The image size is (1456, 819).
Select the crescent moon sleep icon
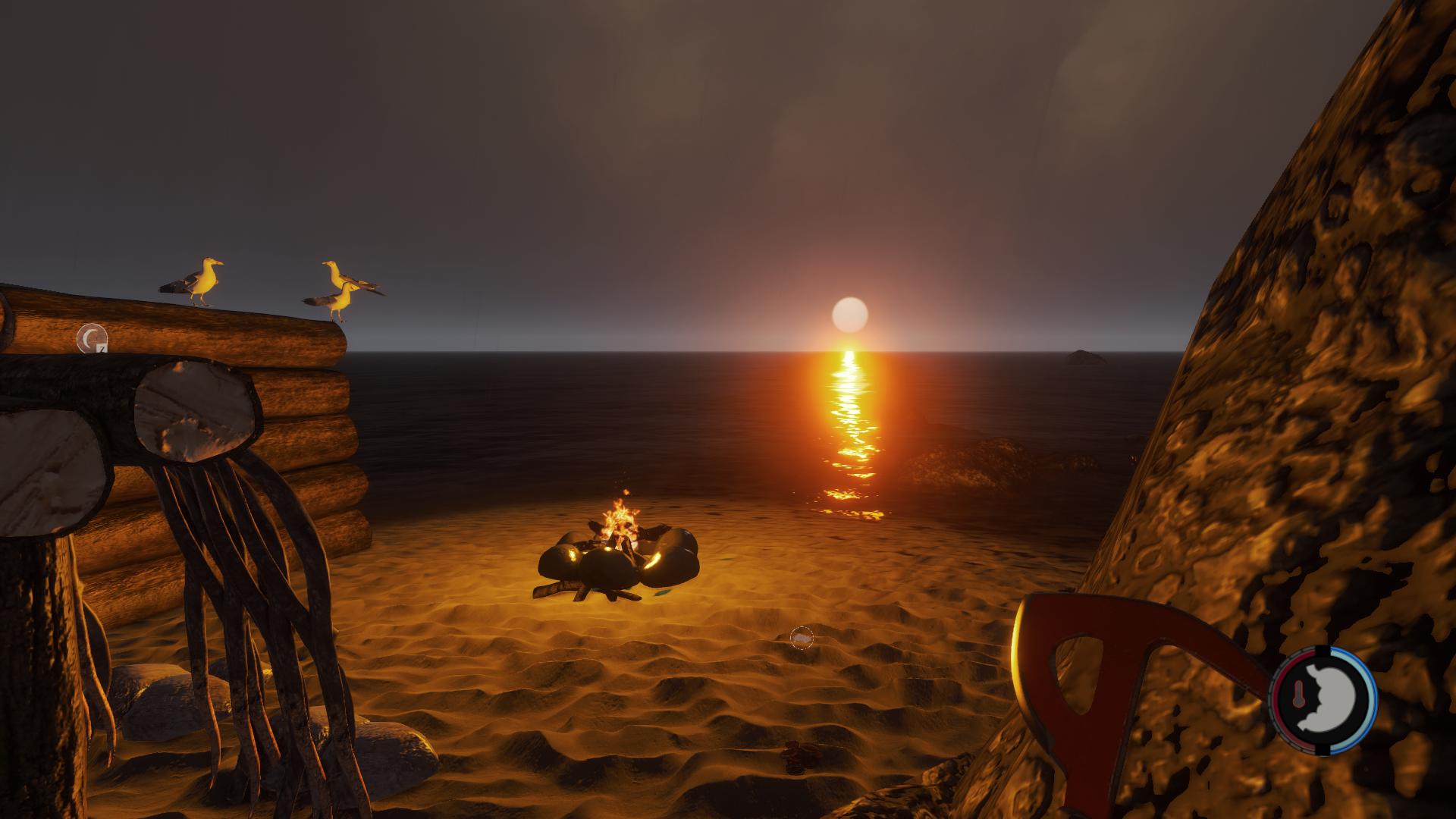pyautogui.click(x=92, y=337)
